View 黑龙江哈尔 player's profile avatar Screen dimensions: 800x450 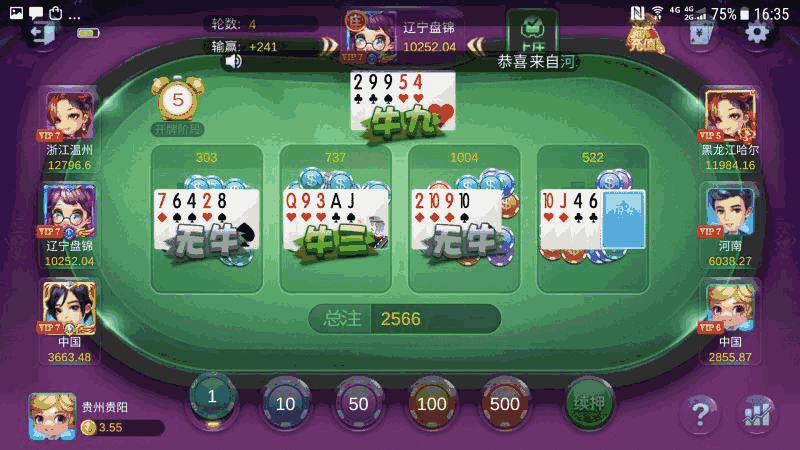[730, 115]
